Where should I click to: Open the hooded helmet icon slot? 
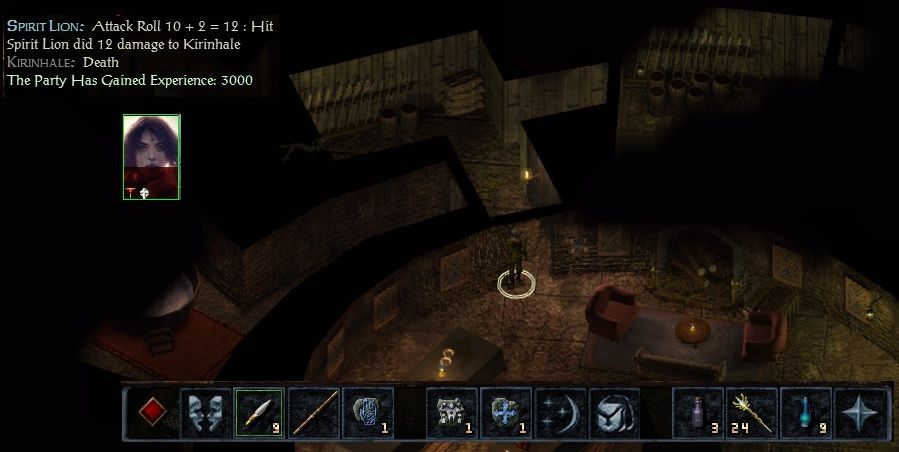click(x=612, y=412)
